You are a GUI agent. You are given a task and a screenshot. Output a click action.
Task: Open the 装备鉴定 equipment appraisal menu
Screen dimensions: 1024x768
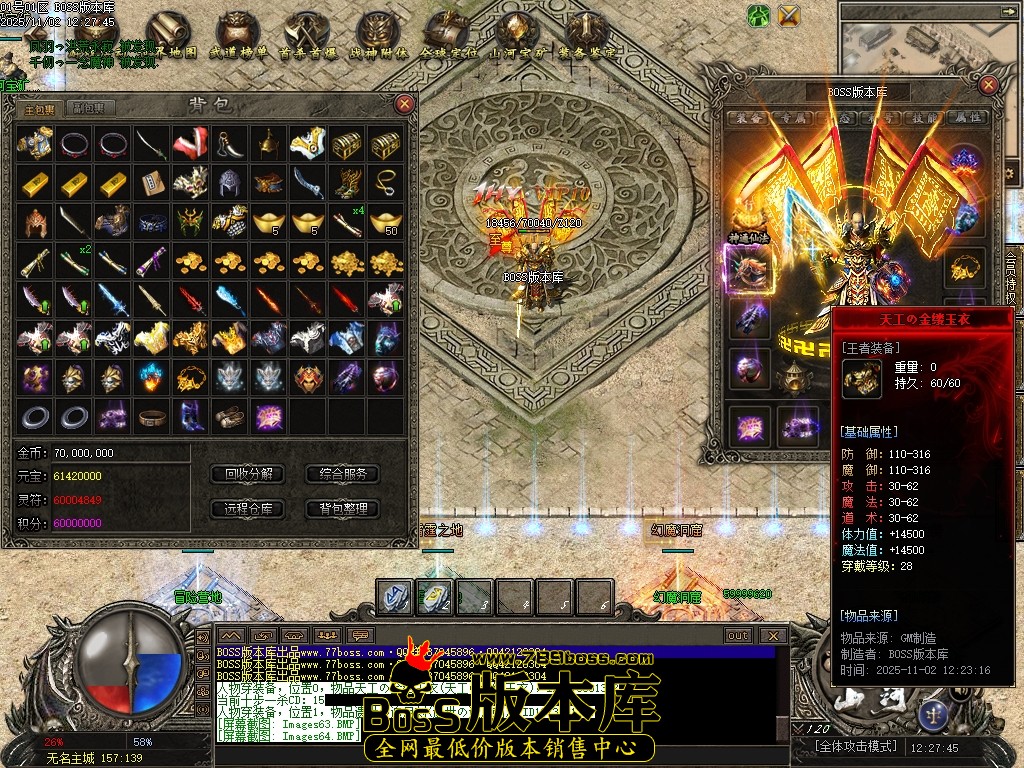coord(587,37)
